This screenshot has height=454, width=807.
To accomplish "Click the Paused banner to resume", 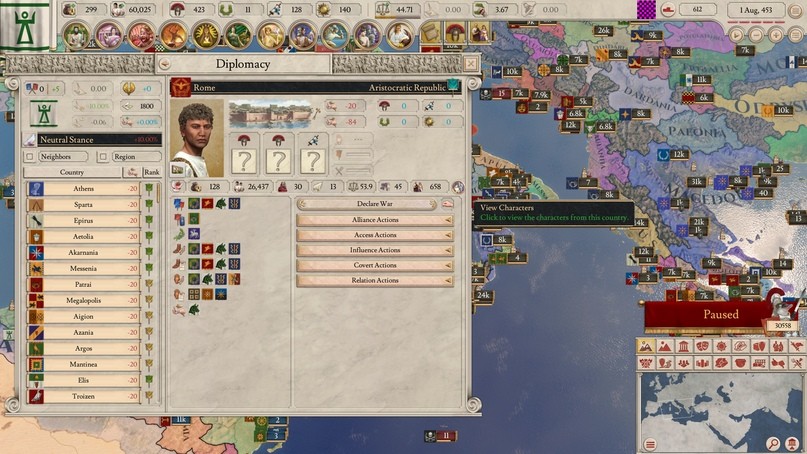I will pyautogui.click(x=721, y=314).
